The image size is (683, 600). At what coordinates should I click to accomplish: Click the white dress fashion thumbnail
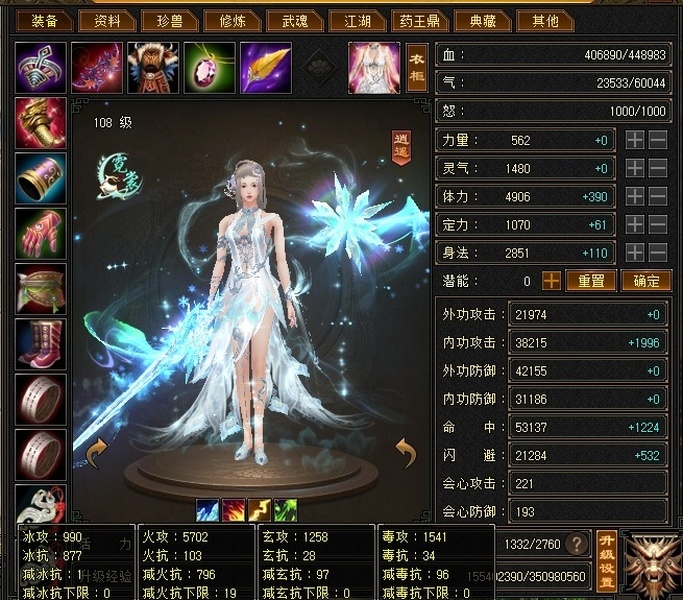[373, 67]
